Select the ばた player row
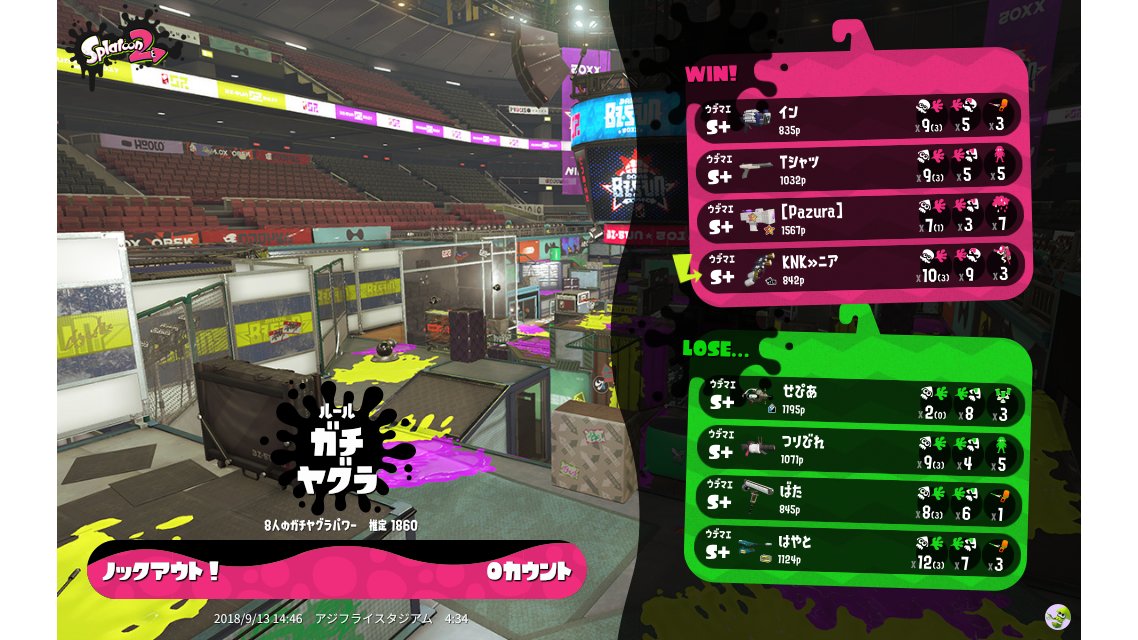The image size is (1138, 640). click(x=857, y=499)
